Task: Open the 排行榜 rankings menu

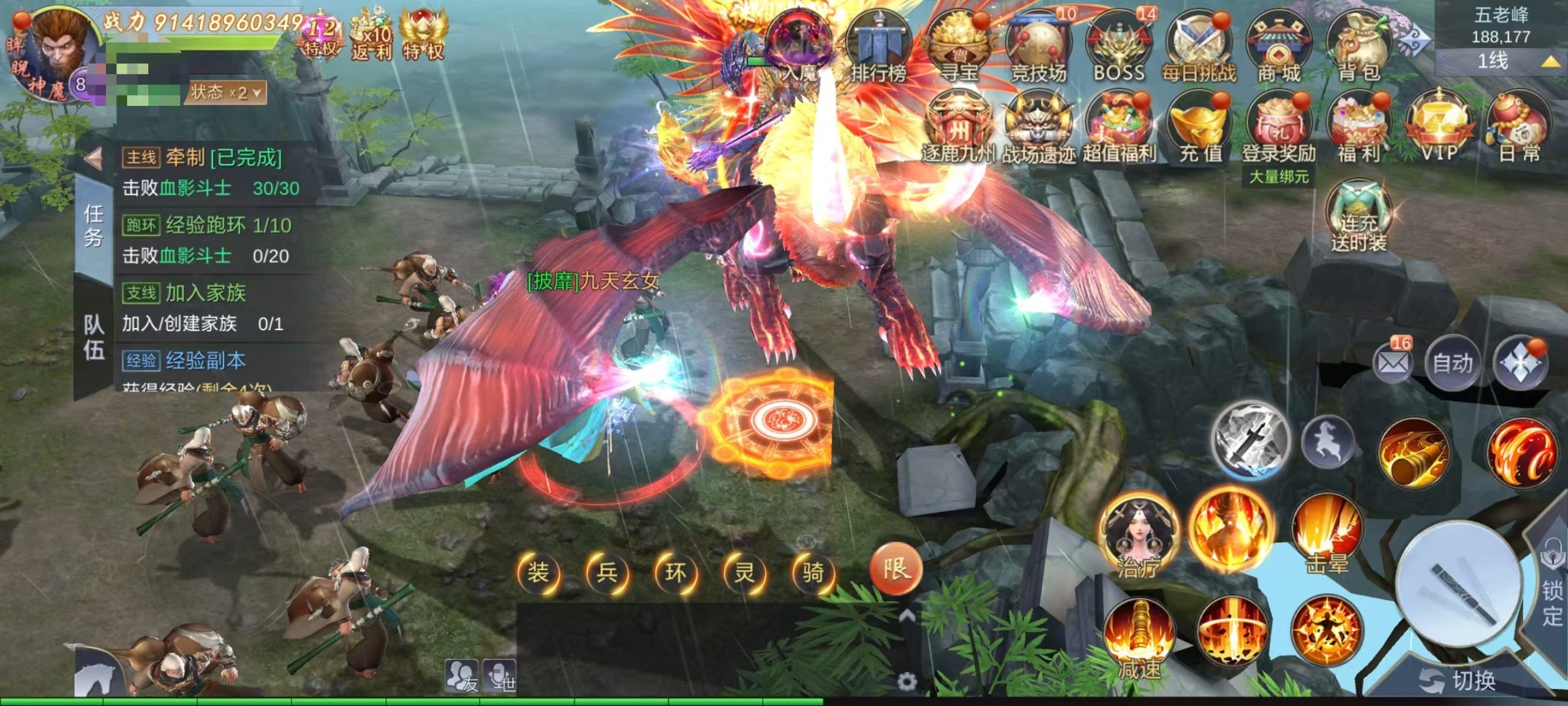Action: point(877,49)
